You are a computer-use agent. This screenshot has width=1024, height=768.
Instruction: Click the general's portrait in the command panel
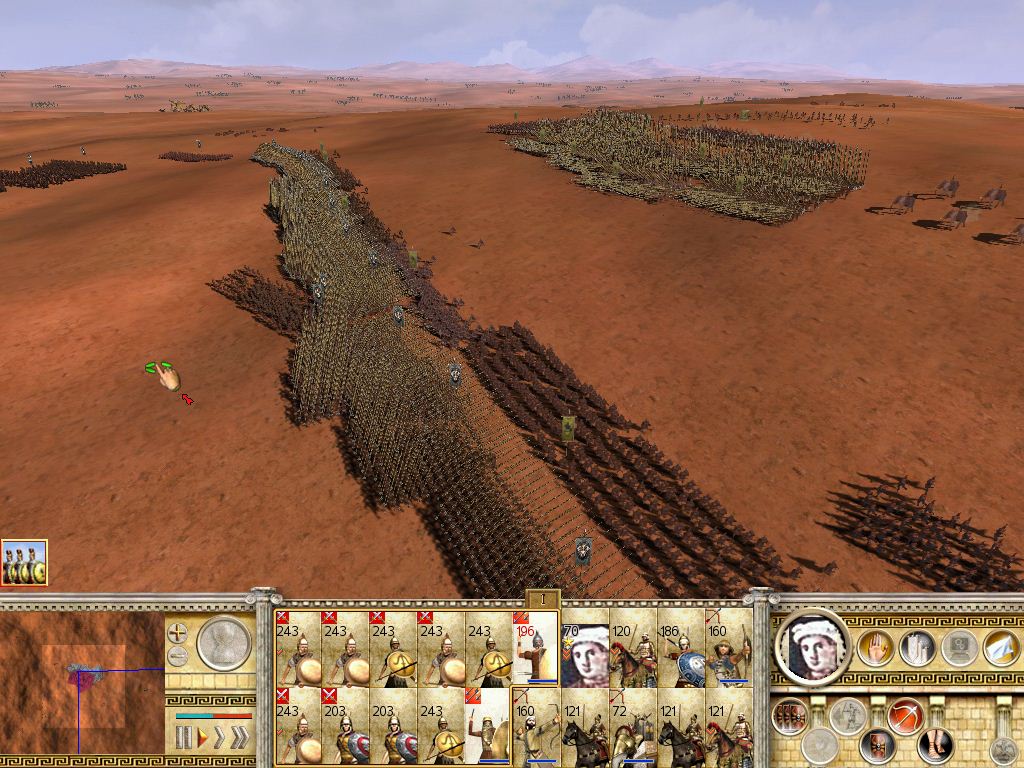(x=813, y=647)
